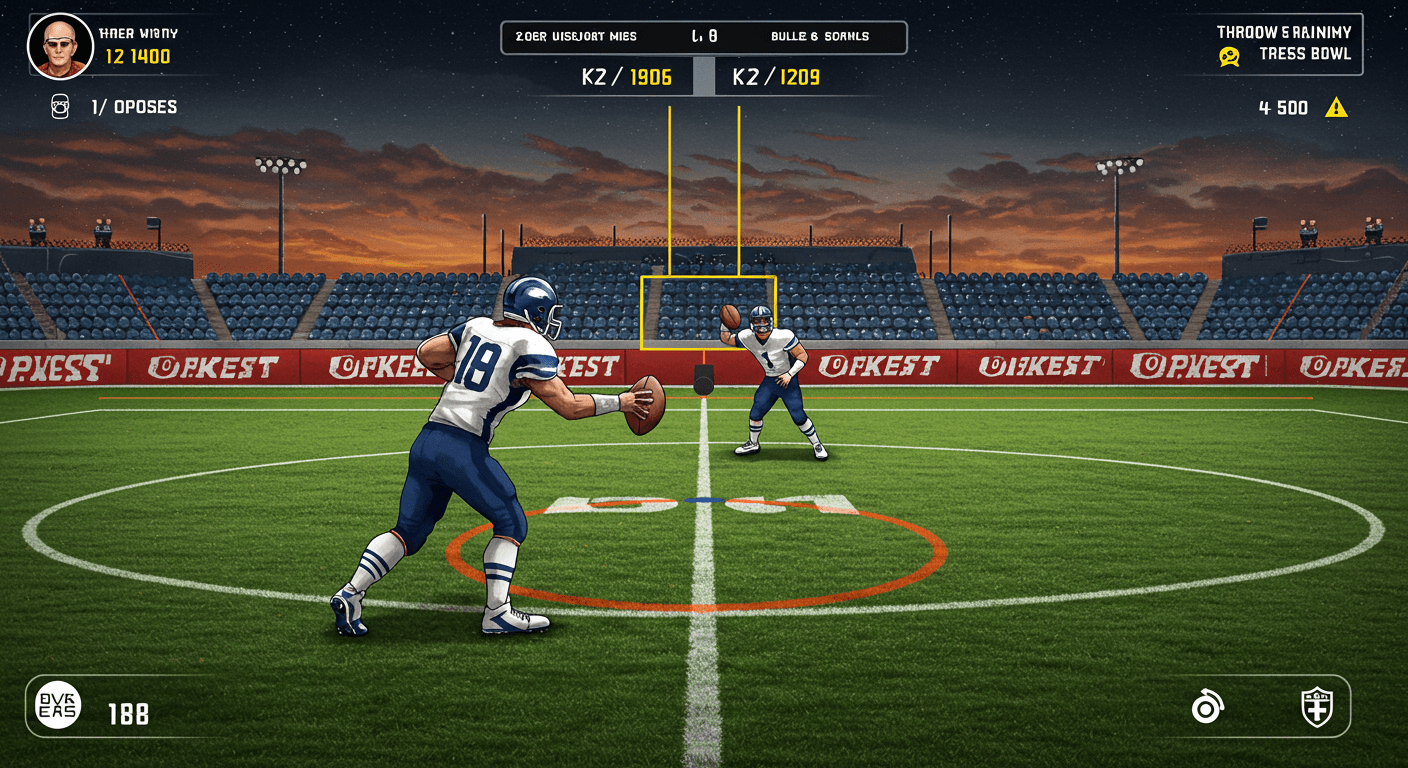Viewport: 1408px width, 768px height.
Task: Click the divider between the K2 score panels
Action: coord(703,77)
